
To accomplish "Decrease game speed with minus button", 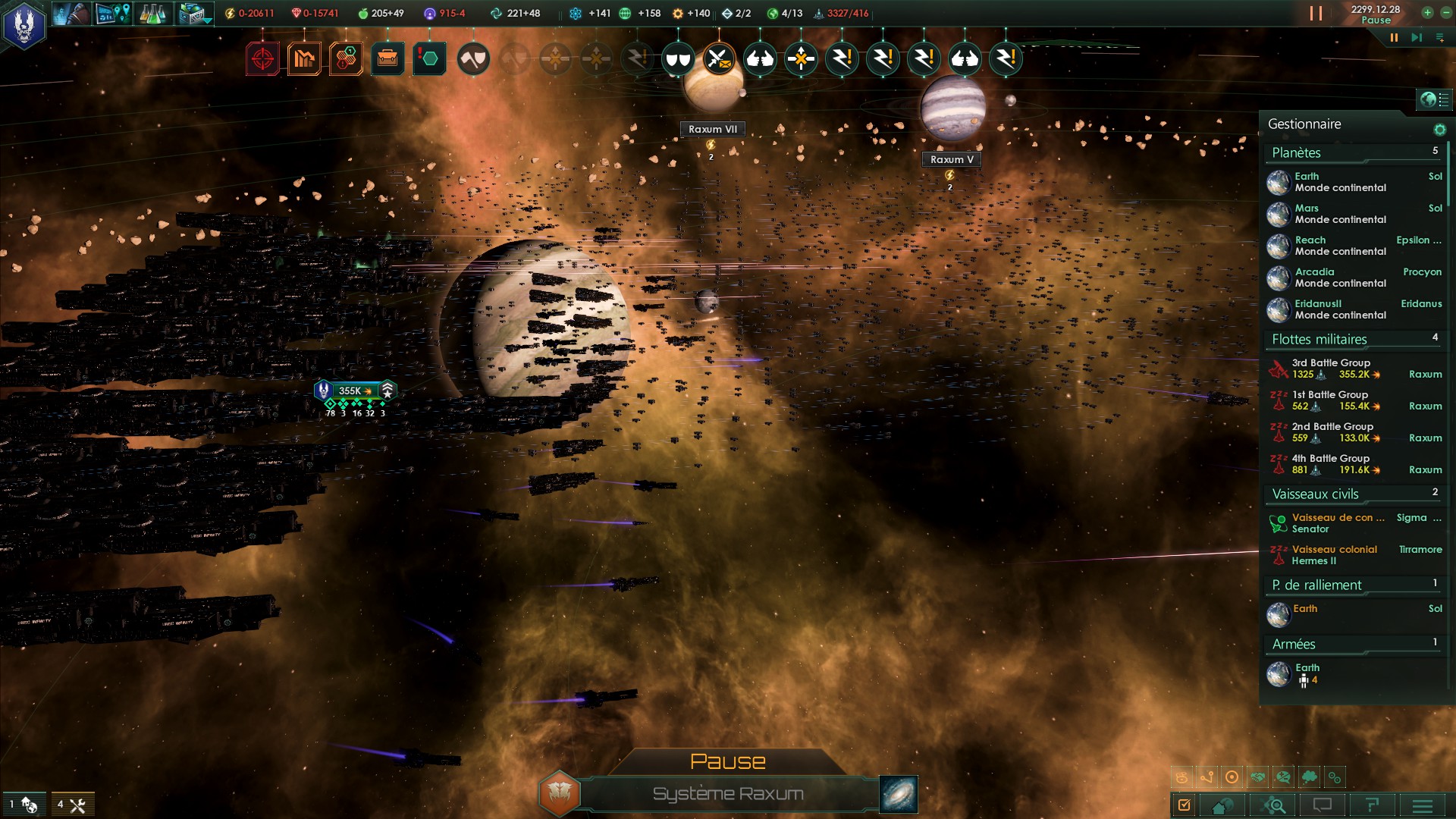I will (1445, 12).
